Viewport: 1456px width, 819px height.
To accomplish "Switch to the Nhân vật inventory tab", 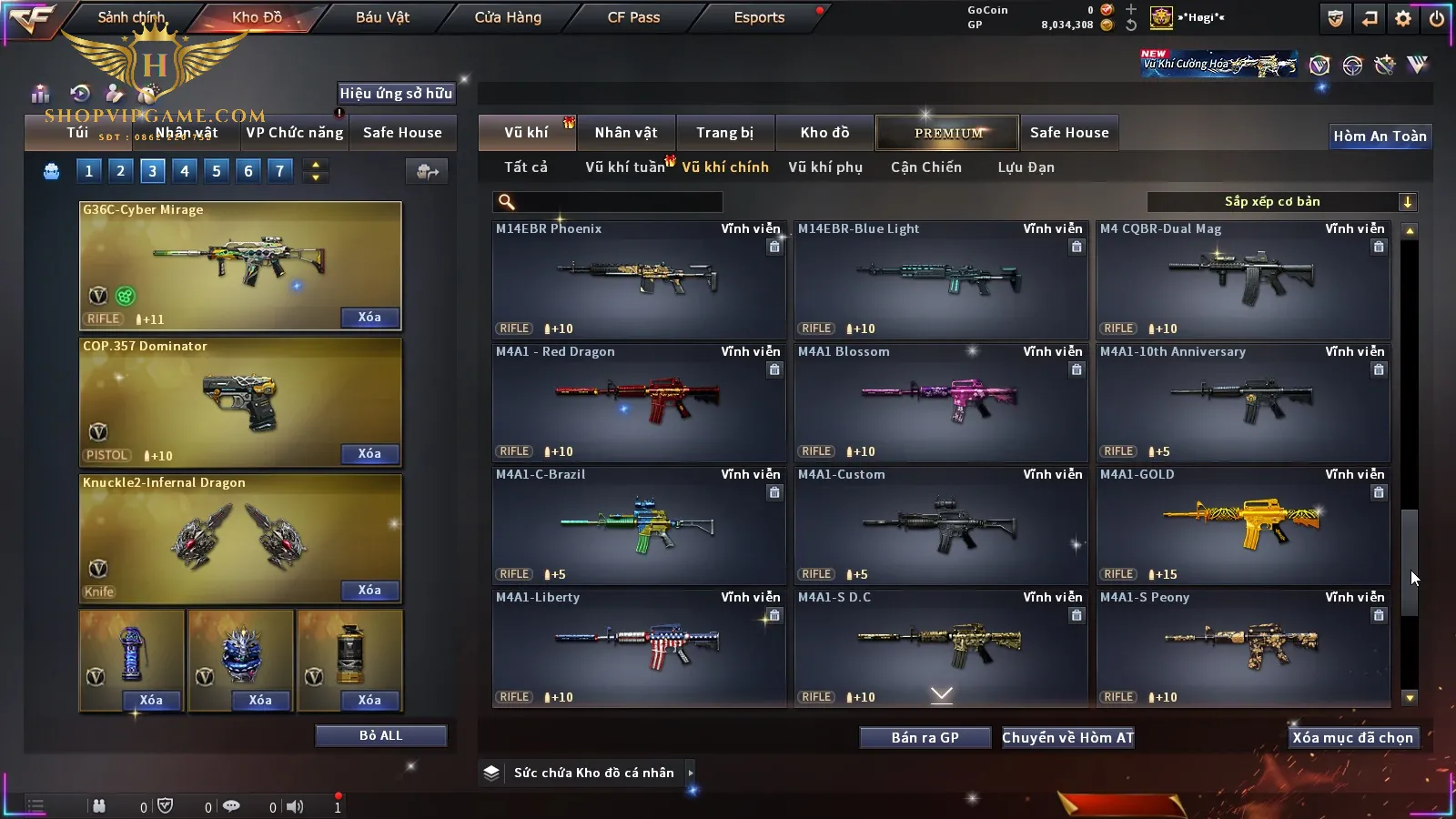I will point(625,133).
